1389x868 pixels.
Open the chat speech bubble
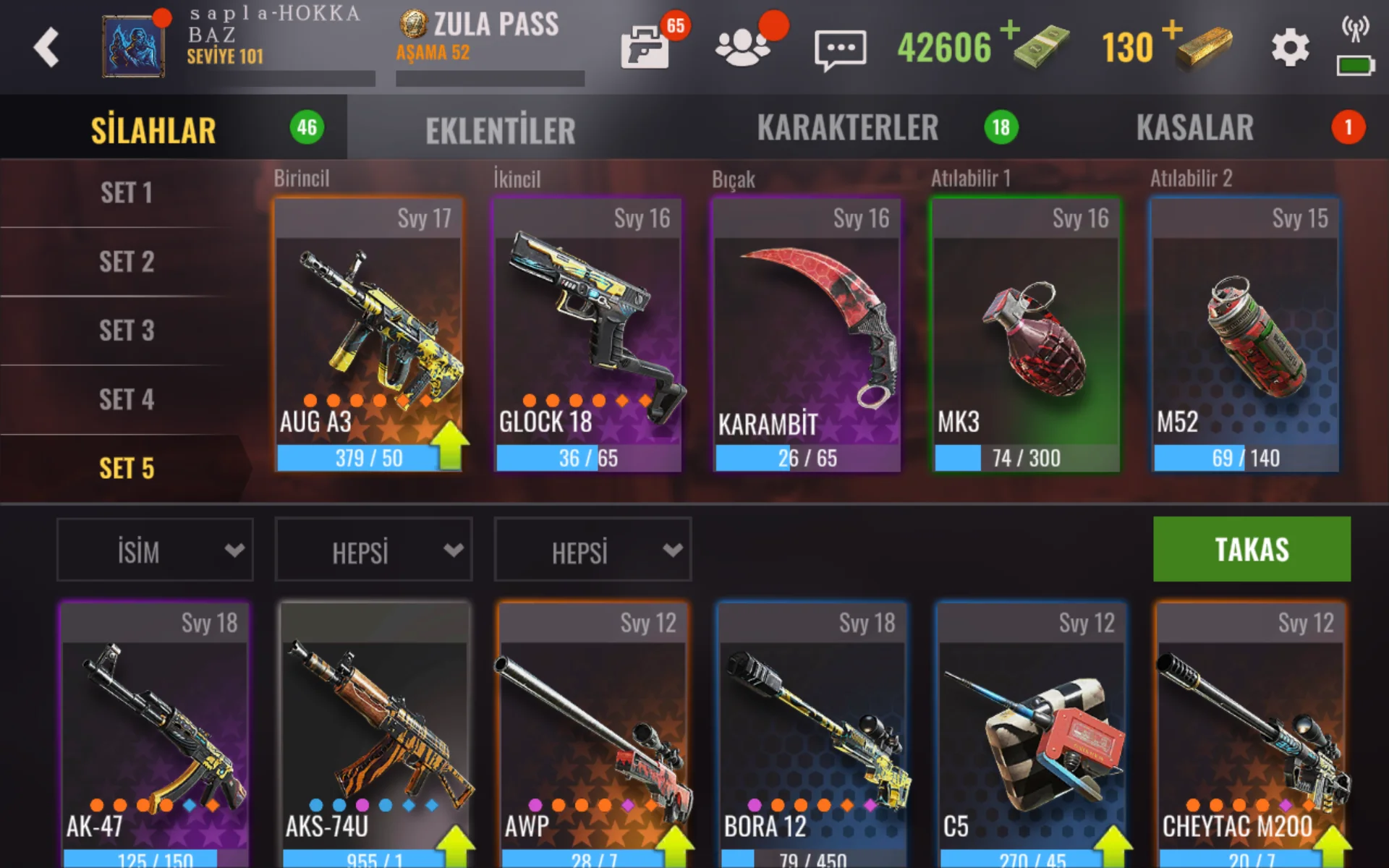(x=840, y=49)
